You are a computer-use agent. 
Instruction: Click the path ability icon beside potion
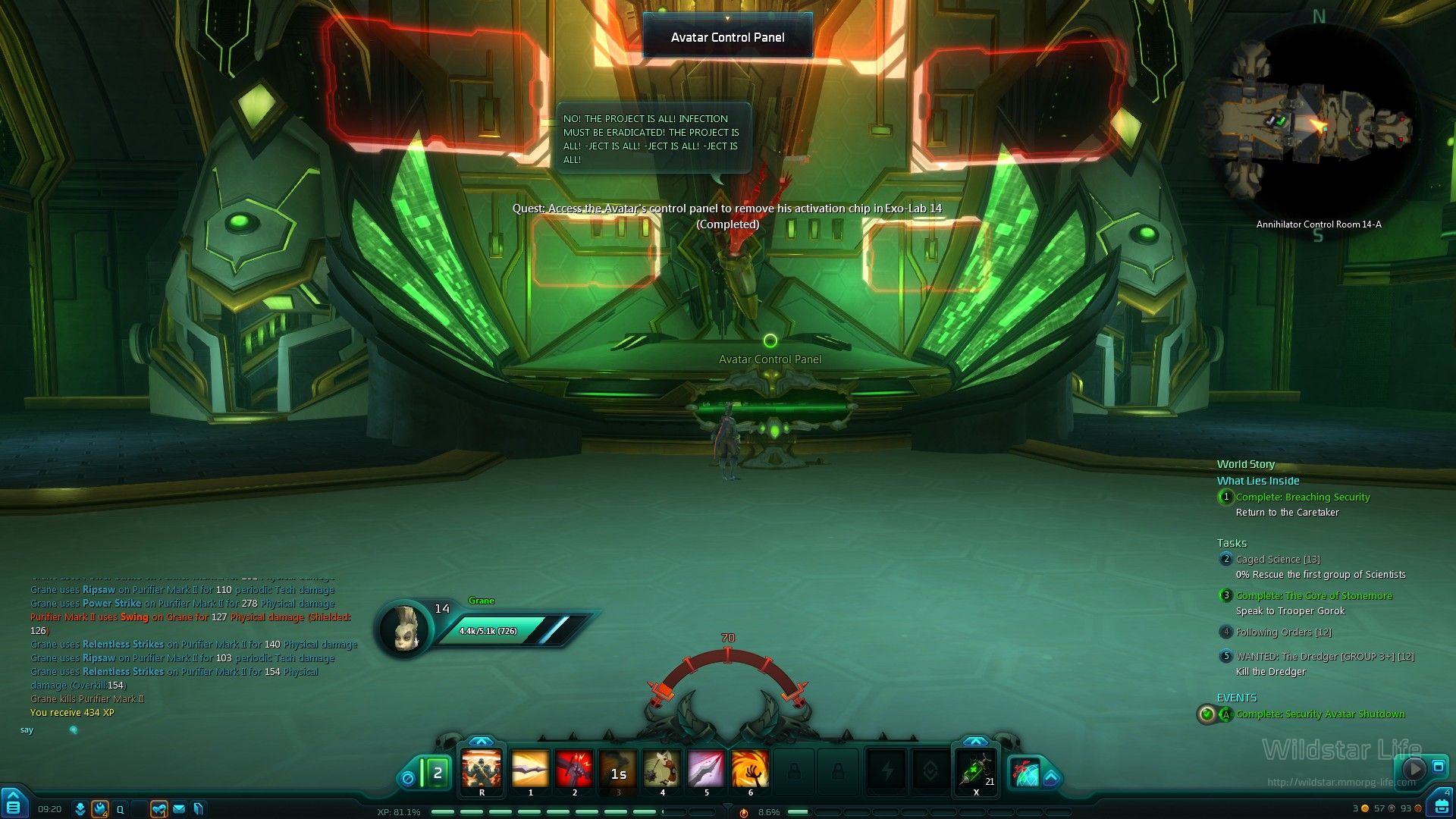click(1026, 773)
